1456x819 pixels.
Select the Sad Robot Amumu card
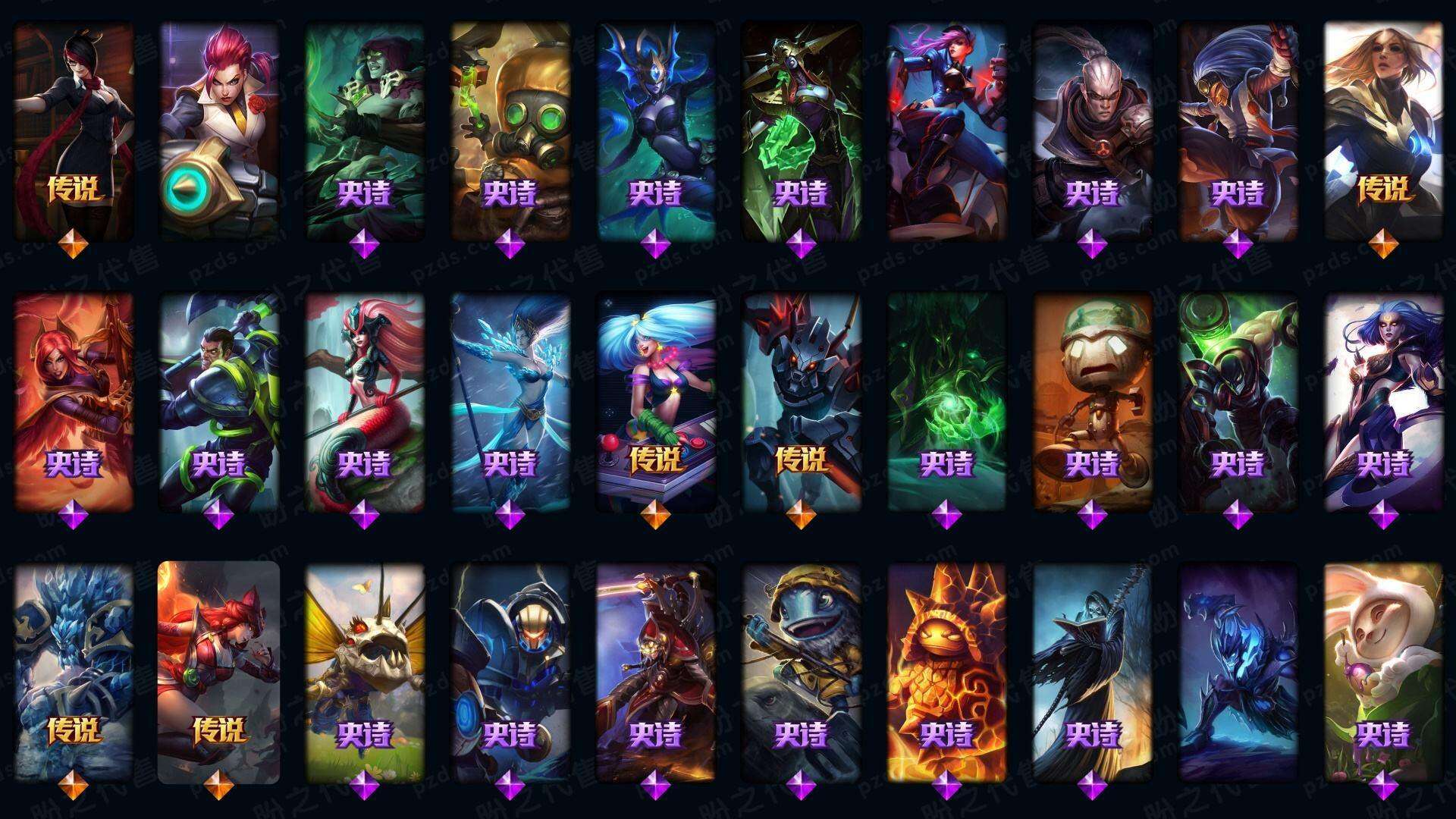click(1093, 402)
